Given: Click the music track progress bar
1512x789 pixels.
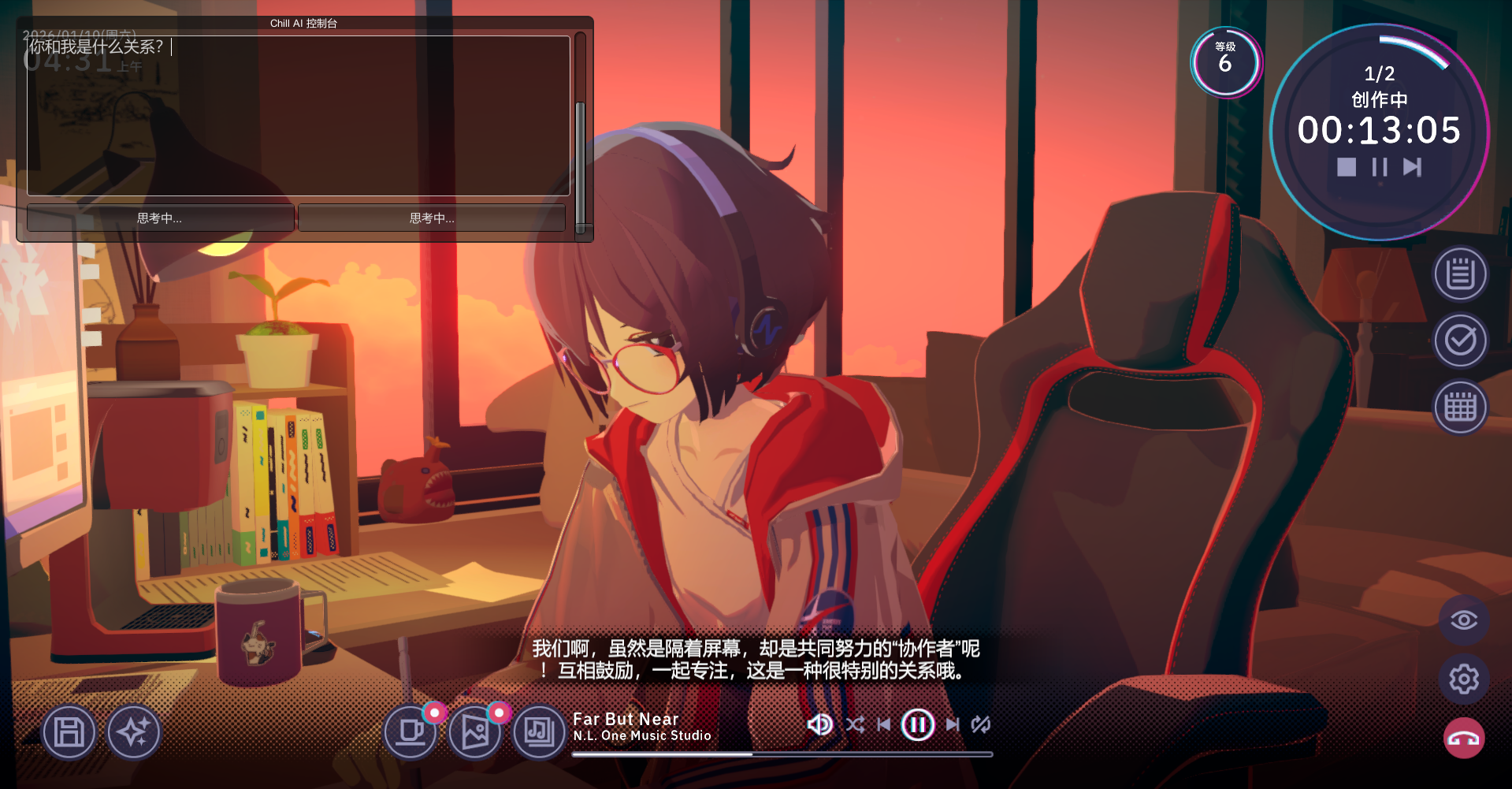Looking at the screenshot, I should pos(782,754).
